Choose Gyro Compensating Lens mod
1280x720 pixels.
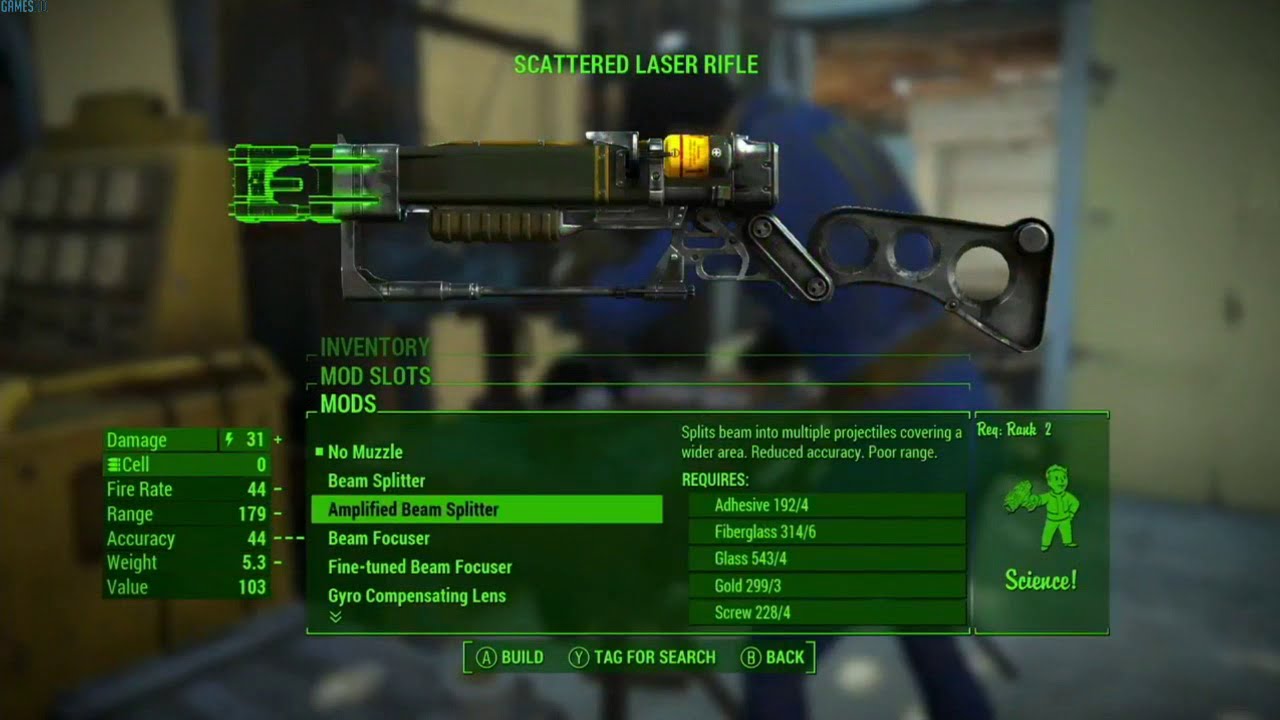(x=416, y=596)
